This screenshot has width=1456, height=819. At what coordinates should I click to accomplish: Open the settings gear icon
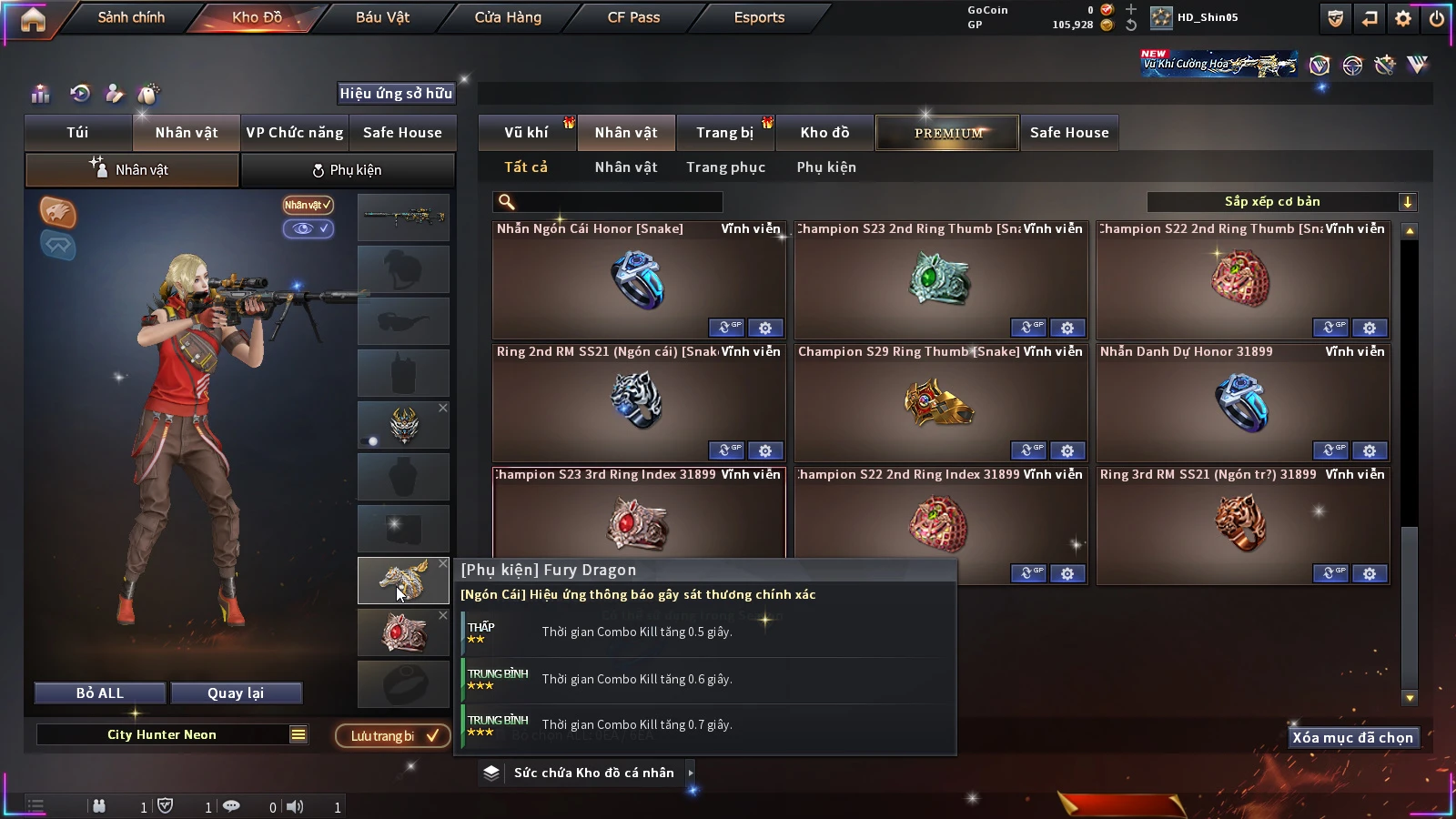tap(1403, 18)
